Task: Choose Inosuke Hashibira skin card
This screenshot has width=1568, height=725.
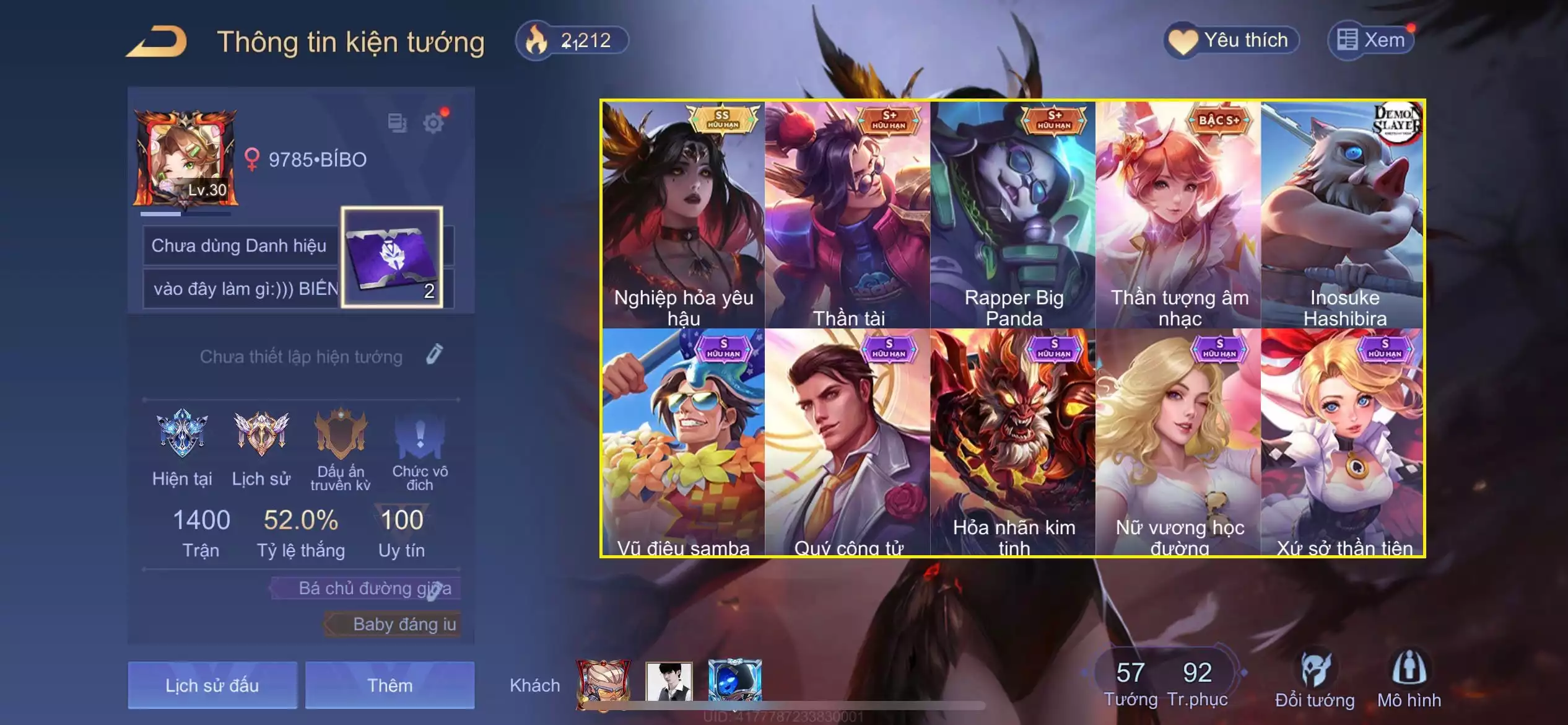Action: tap(1343, 214)
